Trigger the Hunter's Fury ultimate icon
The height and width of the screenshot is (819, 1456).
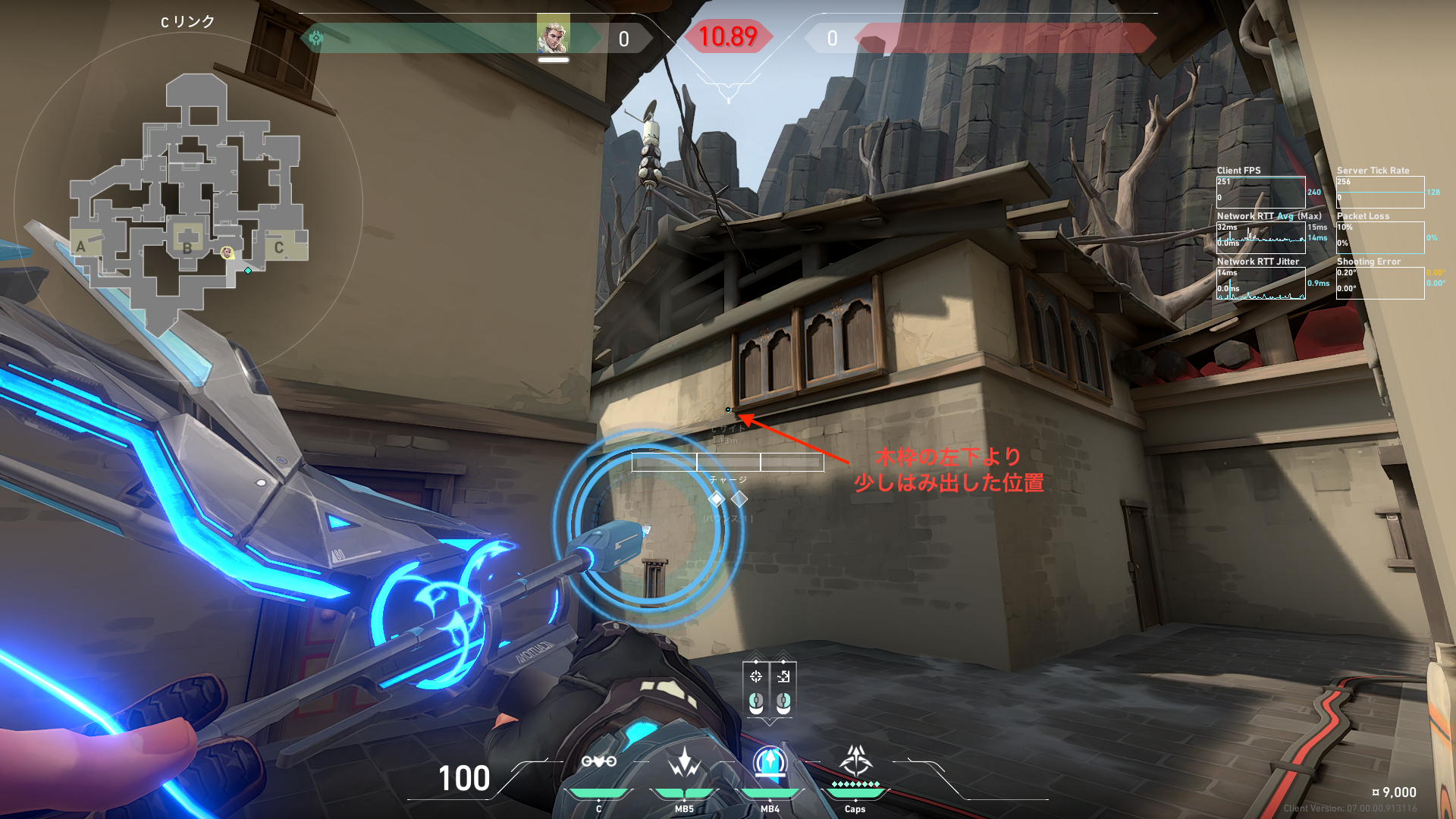855,760
